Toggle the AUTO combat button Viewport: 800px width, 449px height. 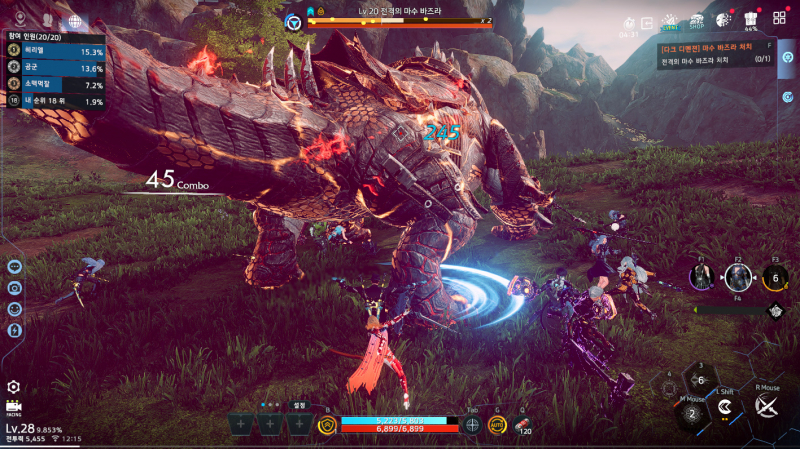[x=497, y=425]
